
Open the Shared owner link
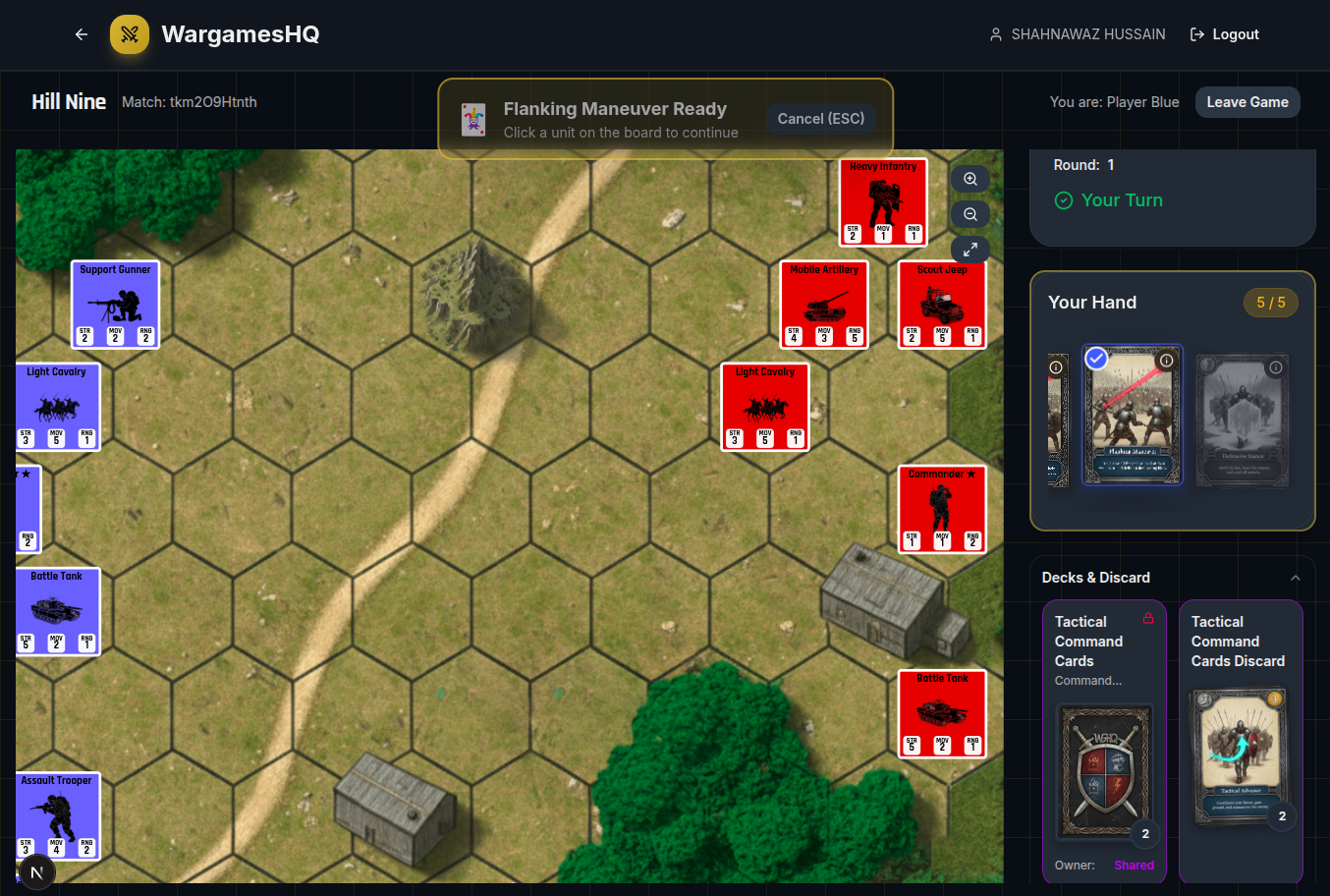point(1134,865)
